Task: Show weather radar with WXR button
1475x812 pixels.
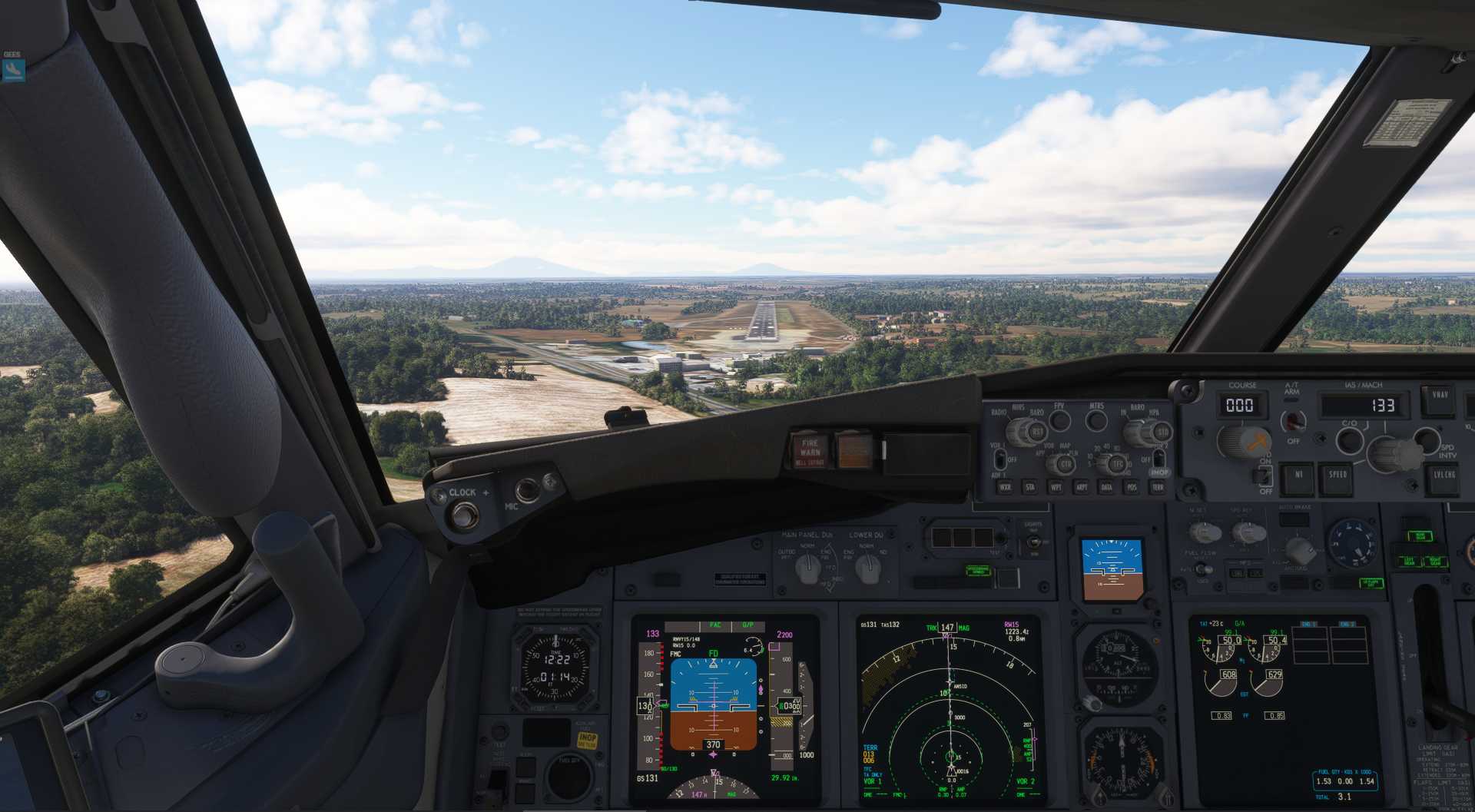Action: pos(1005,487)
